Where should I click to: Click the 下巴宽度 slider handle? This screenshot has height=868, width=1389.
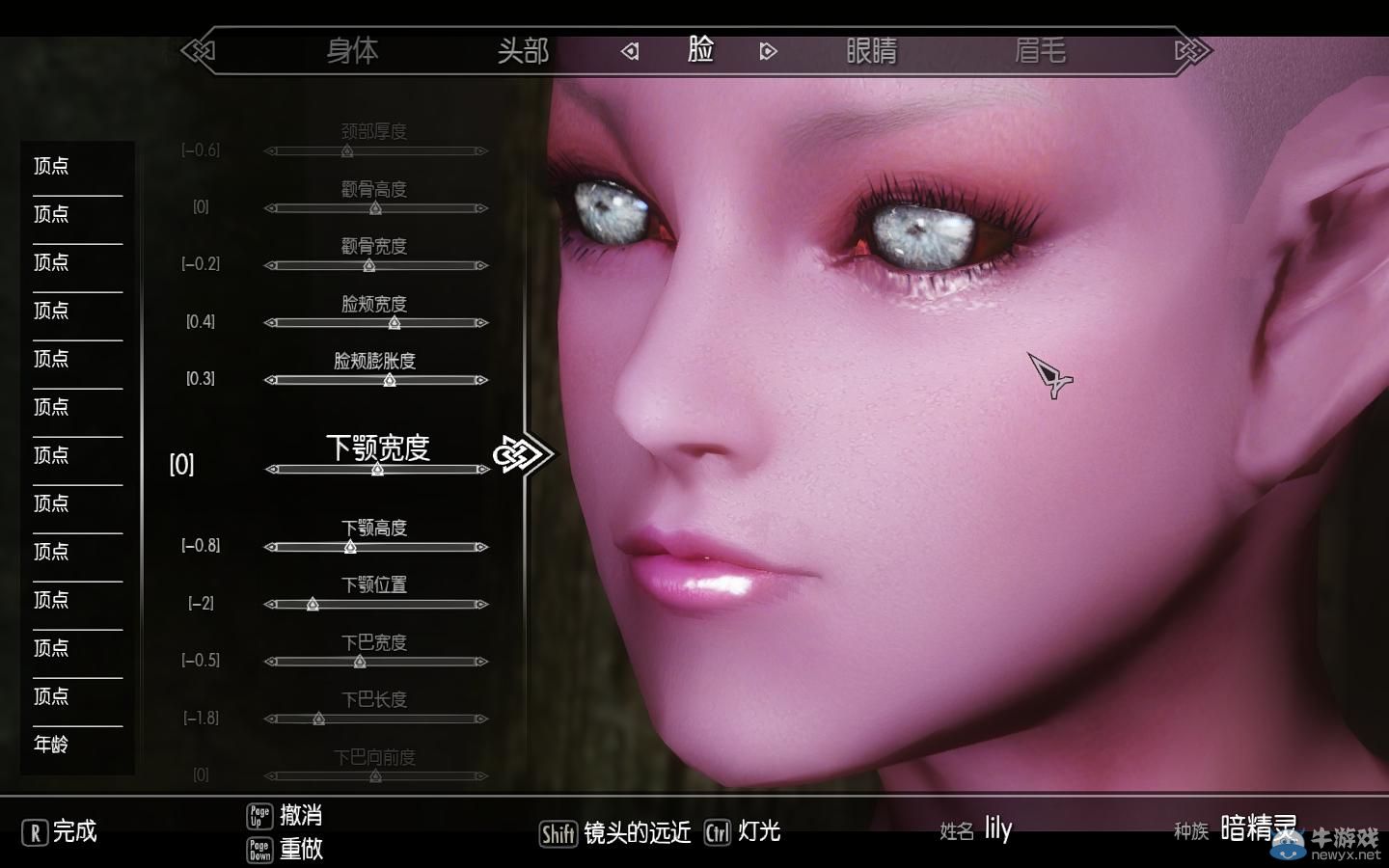[358, 662]
